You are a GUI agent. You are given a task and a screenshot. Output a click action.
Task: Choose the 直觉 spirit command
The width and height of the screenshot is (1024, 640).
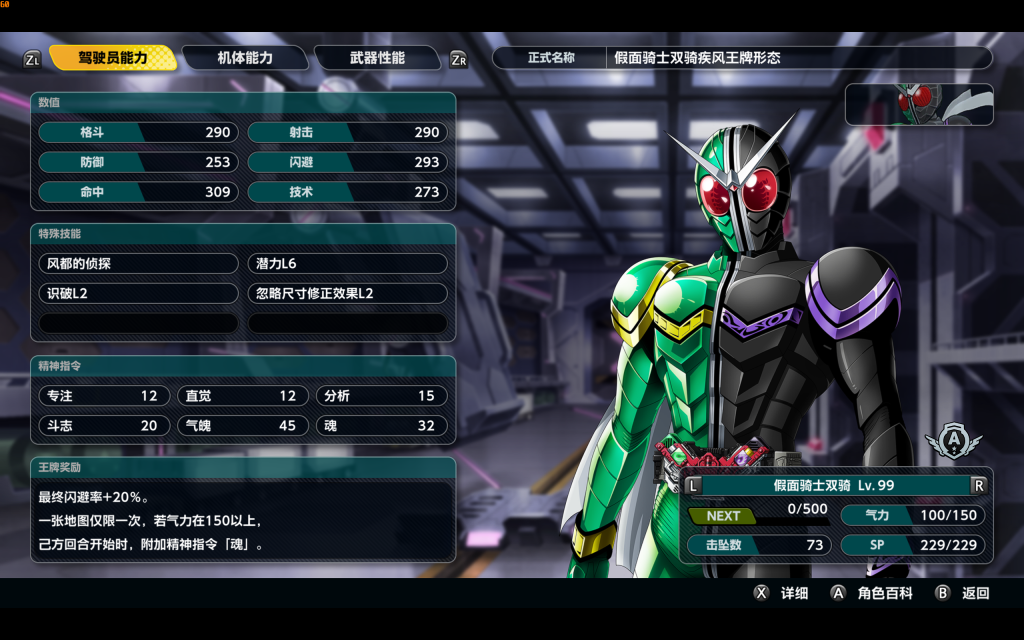[x=242, y=396]
